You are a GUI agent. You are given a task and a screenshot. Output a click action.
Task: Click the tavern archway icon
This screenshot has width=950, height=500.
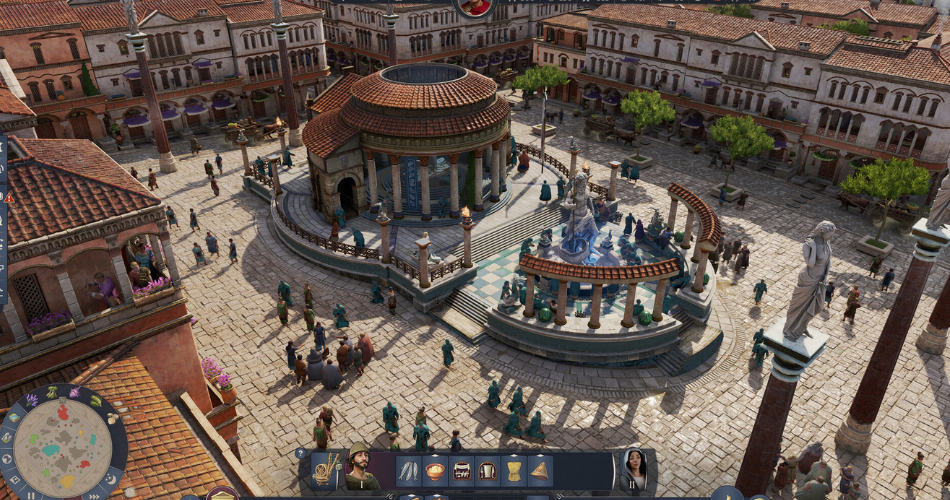click(487, 470)
